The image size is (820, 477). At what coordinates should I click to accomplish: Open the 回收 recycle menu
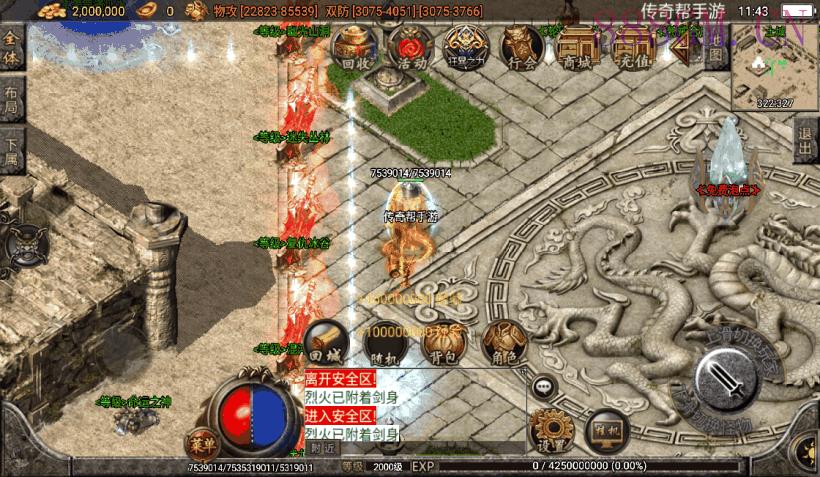pos(355,47)
